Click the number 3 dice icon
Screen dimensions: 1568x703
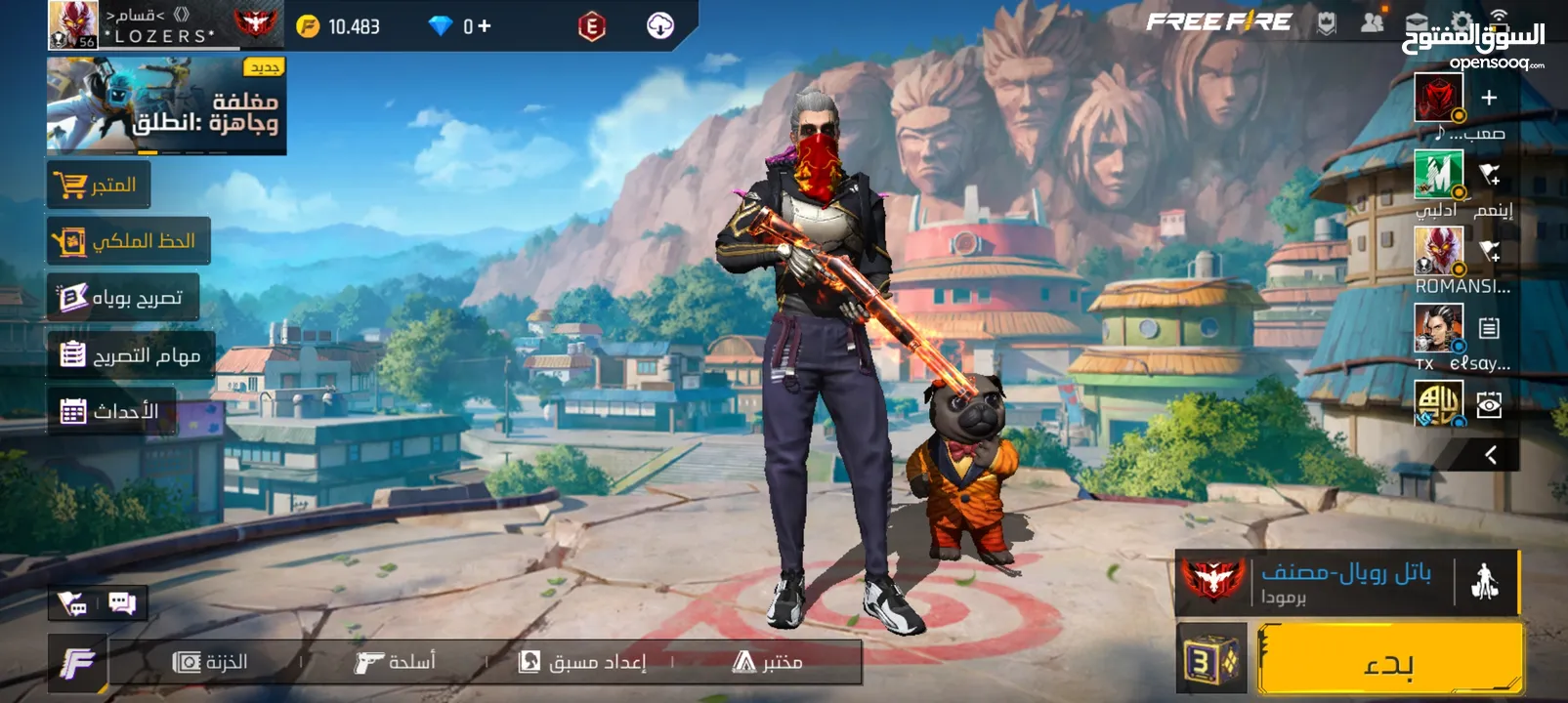pyautogui.click(x=1210, y=661)
